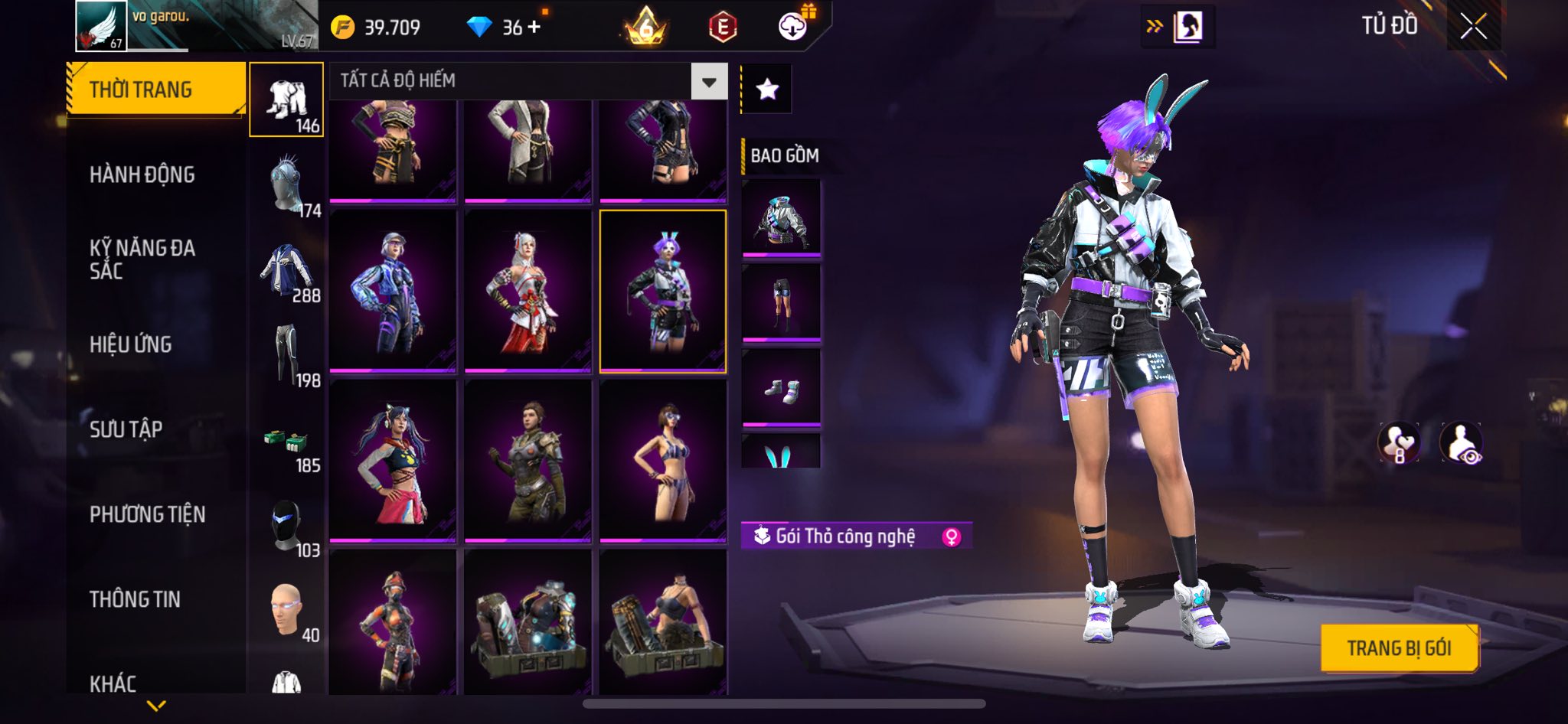Open the HÀNH ĐỘNG category

[x=142, y=174]
